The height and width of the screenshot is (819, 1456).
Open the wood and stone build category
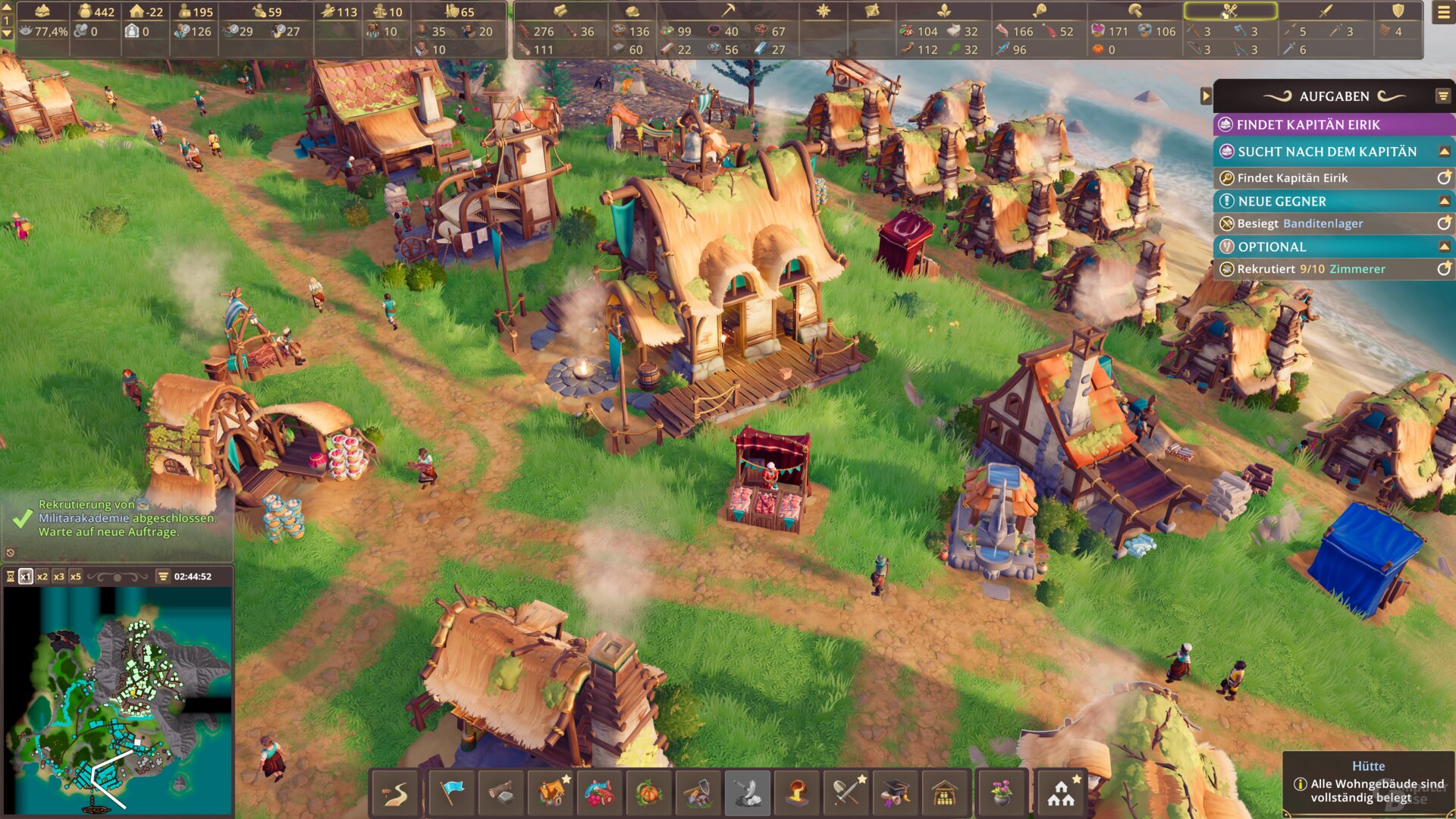[x=501, y=793]
